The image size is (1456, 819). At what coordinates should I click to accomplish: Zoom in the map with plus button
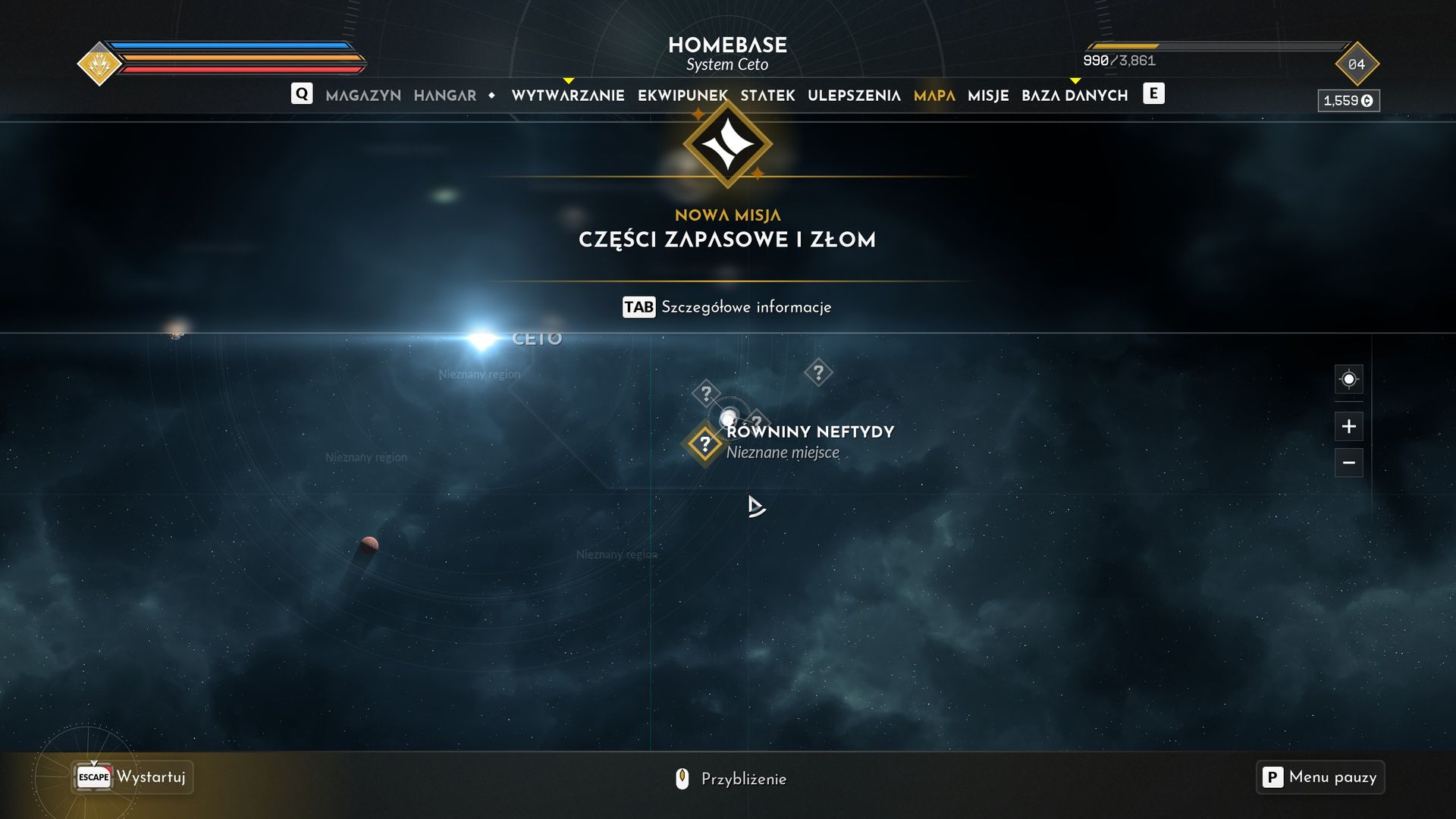1348,426
